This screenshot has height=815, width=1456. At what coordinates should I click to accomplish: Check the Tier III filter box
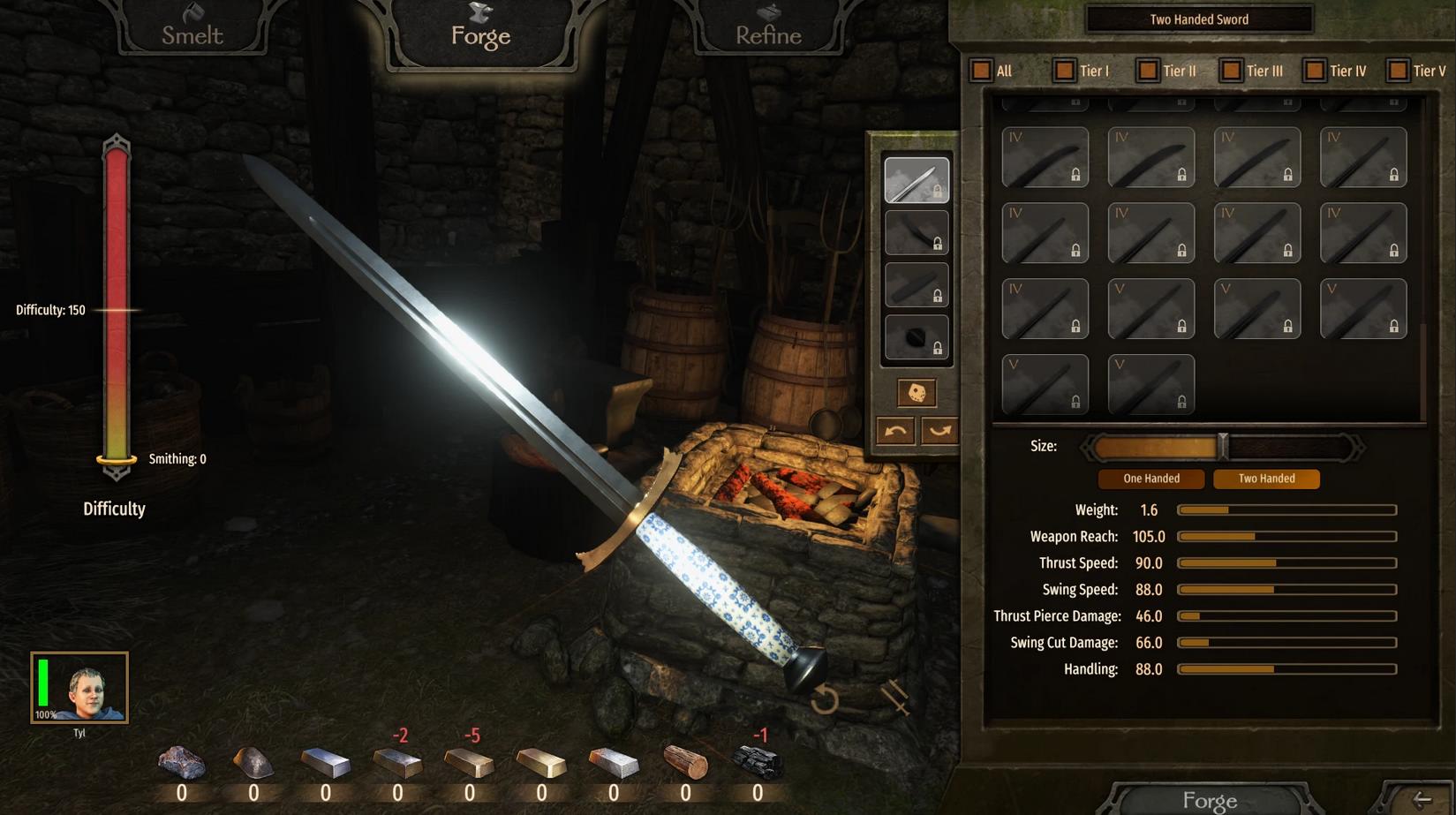[x=1231, y=71]
